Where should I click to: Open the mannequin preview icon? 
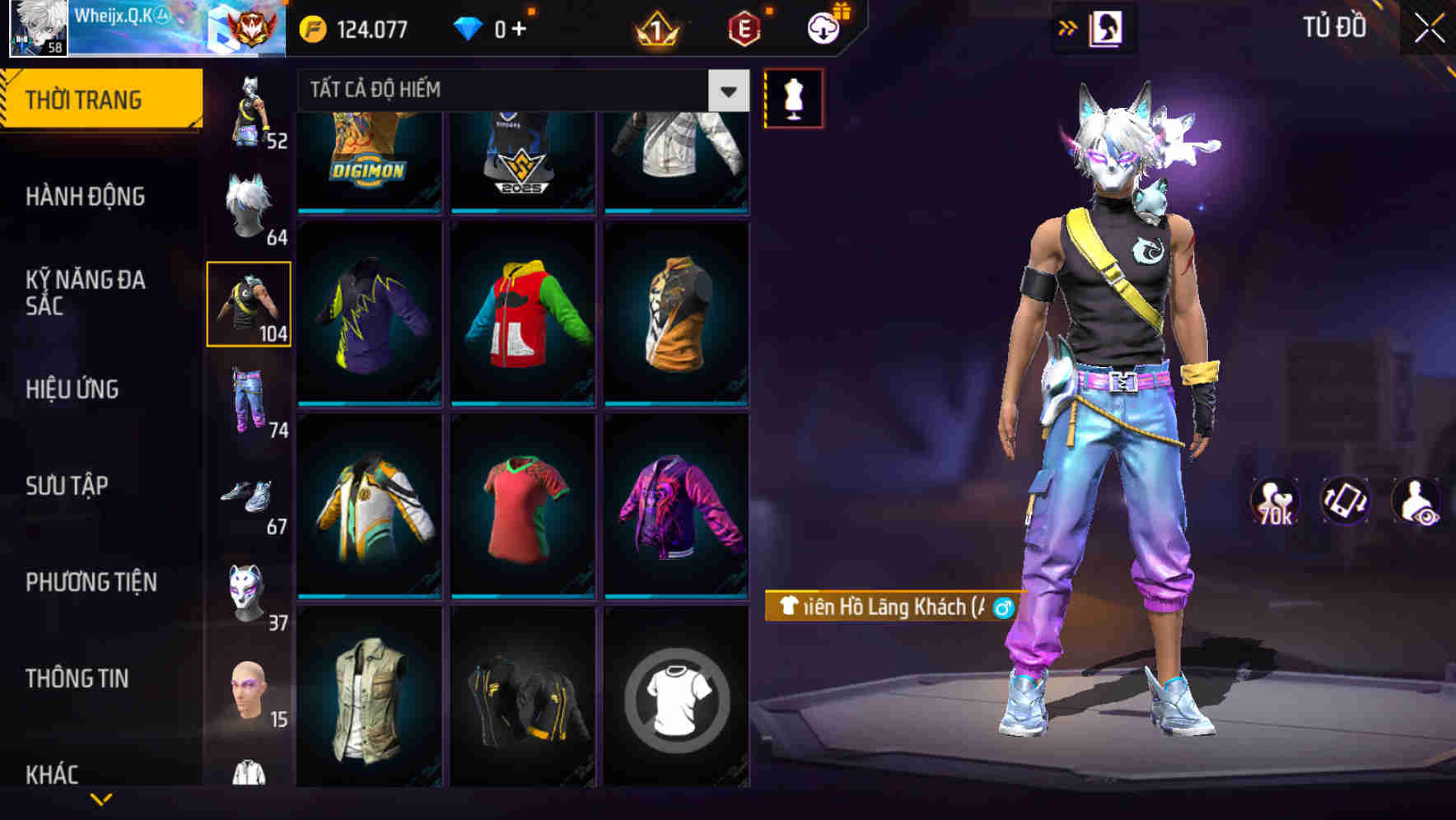[793, 97]
